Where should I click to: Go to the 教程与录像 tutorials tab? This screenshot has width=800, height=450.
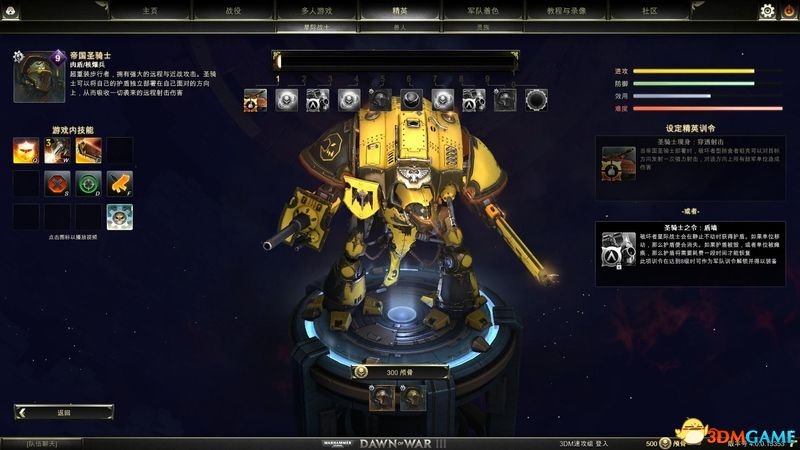point(565,10)
